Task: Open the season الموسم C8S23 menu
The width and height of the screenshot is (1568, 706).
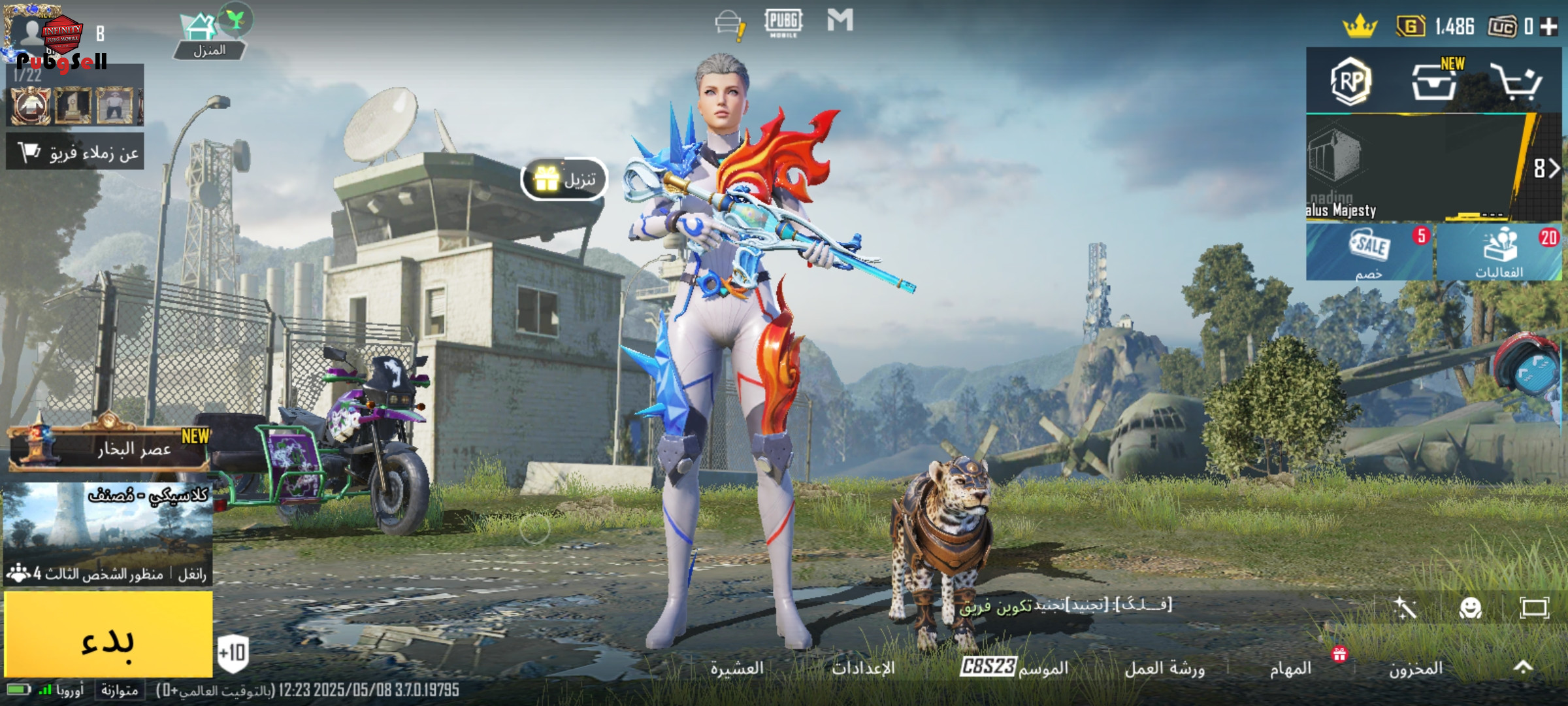Action: 1014,667
